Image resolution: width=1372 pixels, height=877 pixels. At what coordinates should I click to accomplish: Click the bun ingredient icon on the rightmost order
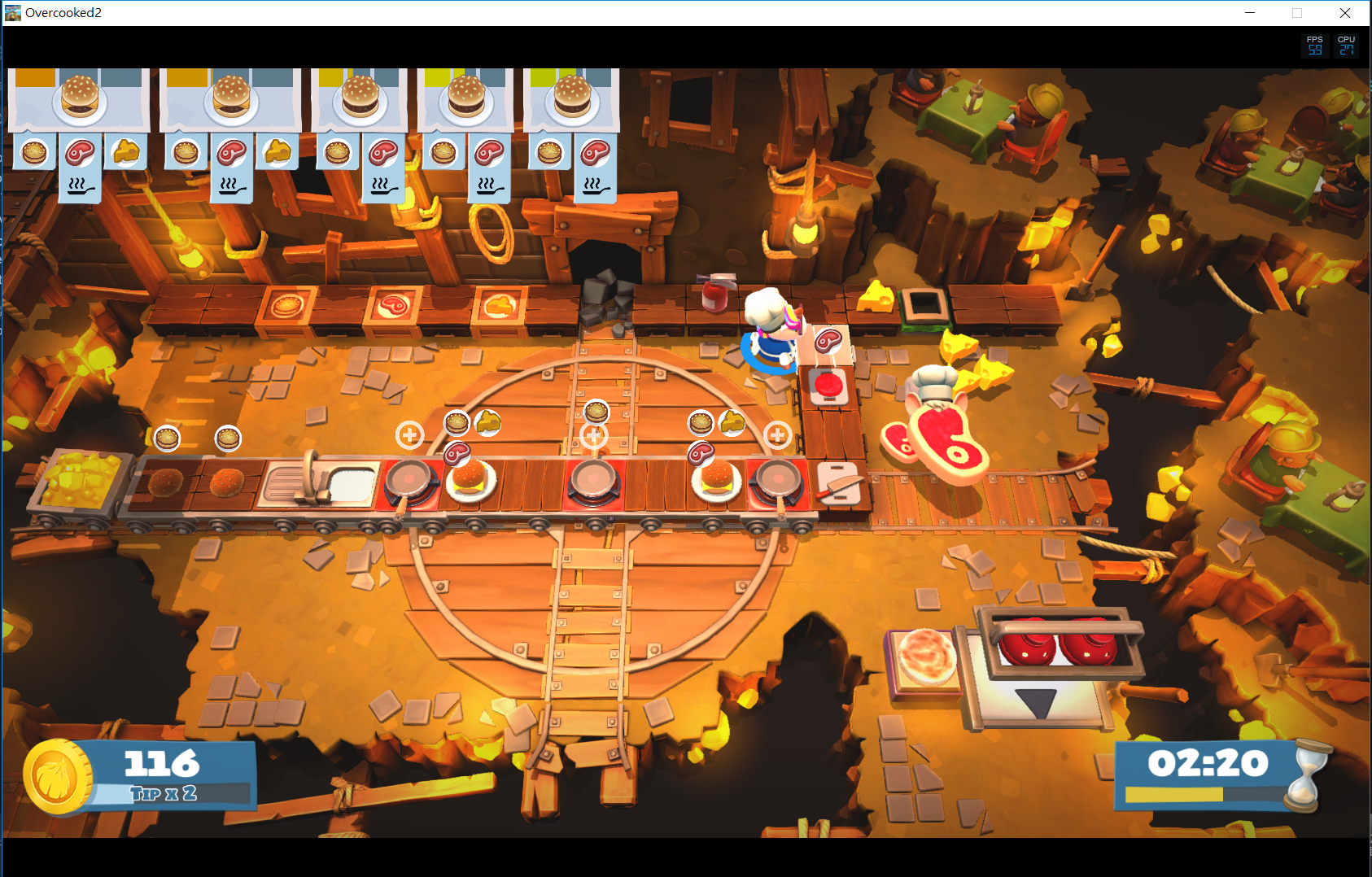click(550, 153)
